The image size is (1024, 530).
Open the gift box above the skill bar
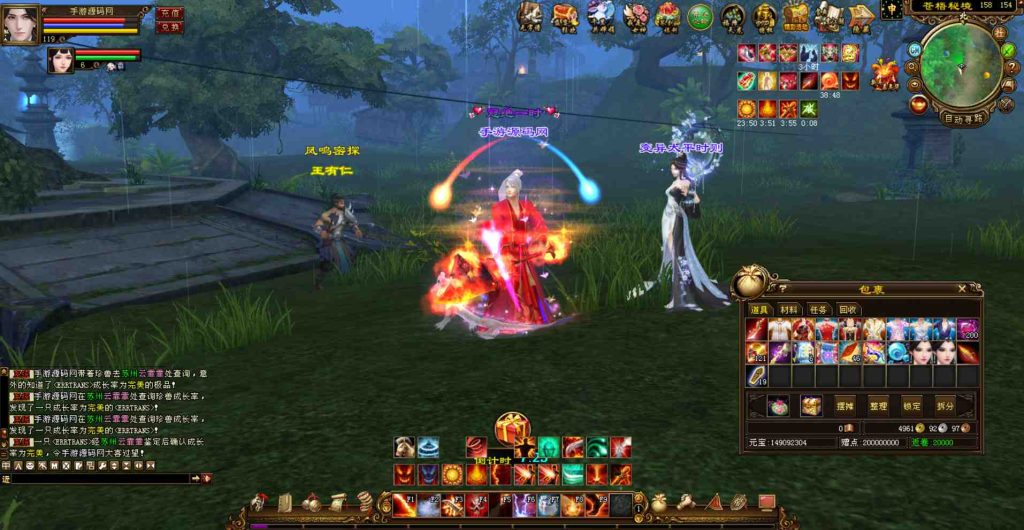click(x=512, y=427)
